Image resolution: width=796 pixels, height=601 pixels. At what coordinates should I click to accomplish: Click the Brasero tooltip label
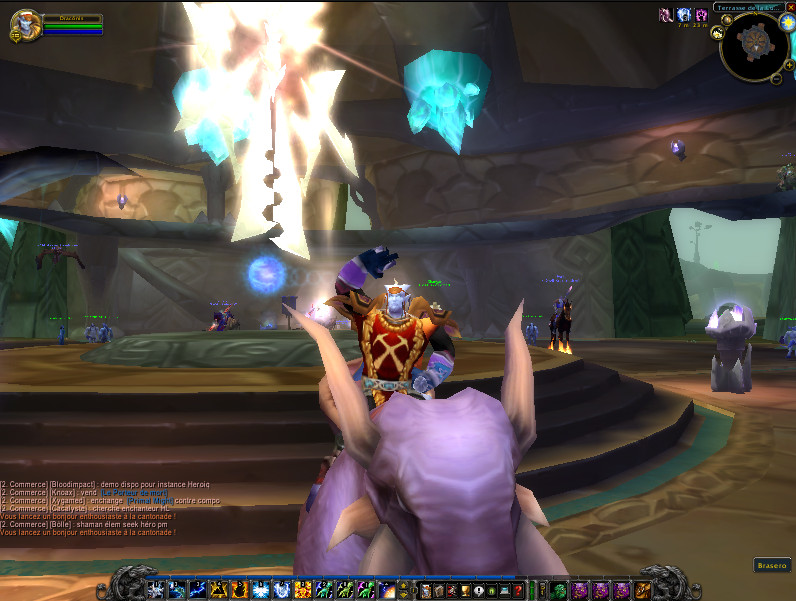coord(770,565)
